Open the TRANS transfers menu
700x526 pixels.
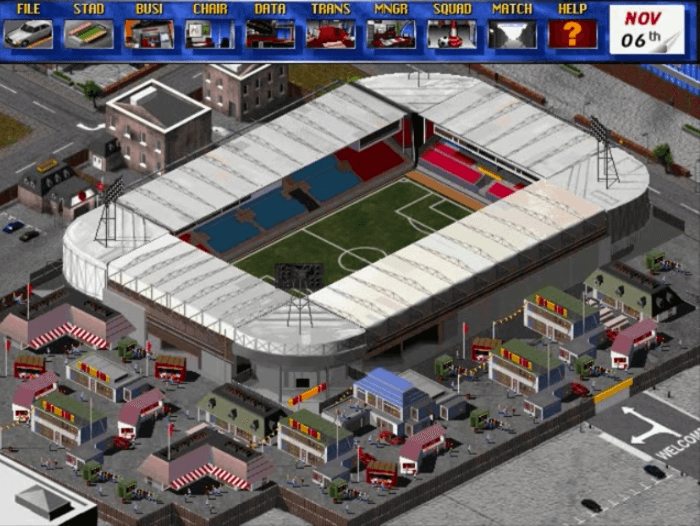tap(331, 28)
